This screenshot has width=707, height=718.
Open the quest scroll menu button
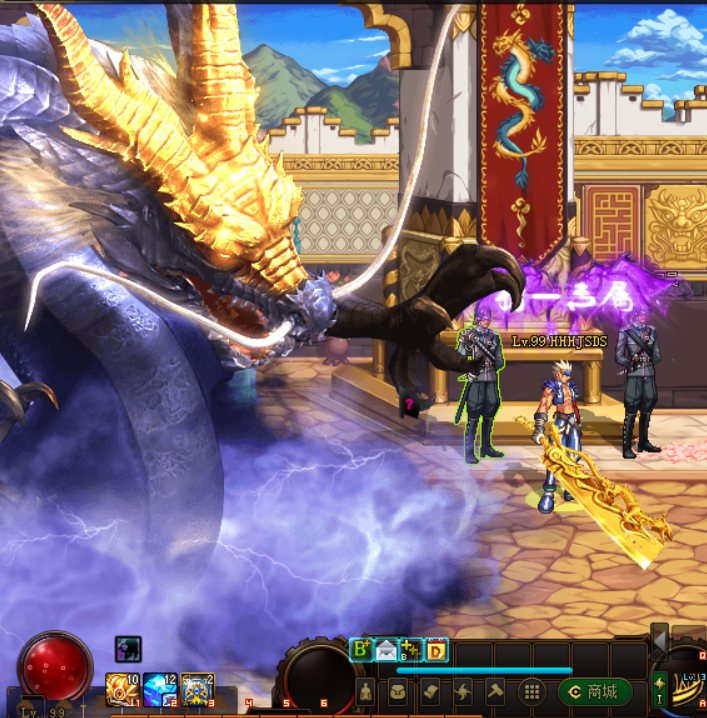431,692
